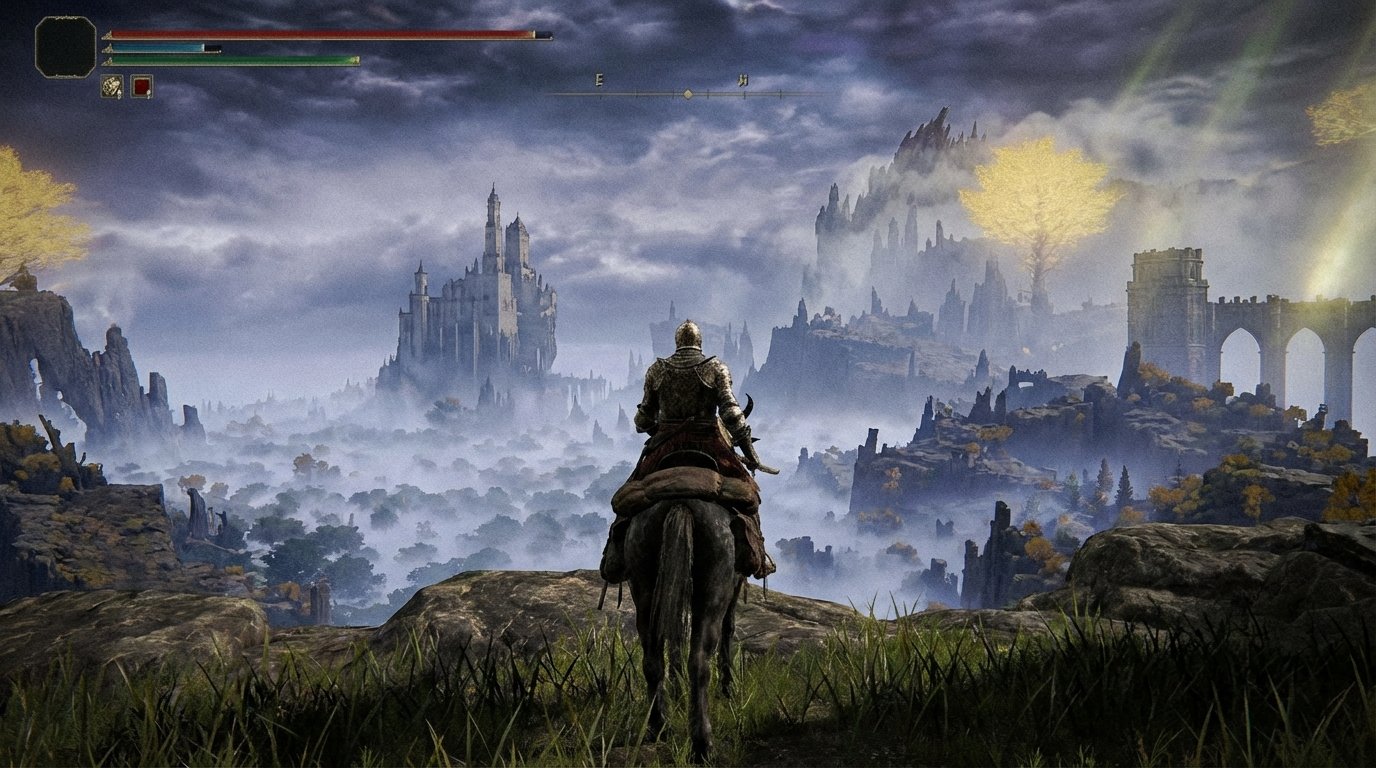Click the tick mark at the compass far right
This screenshot has height=768, width=1376.
(780, 92)
